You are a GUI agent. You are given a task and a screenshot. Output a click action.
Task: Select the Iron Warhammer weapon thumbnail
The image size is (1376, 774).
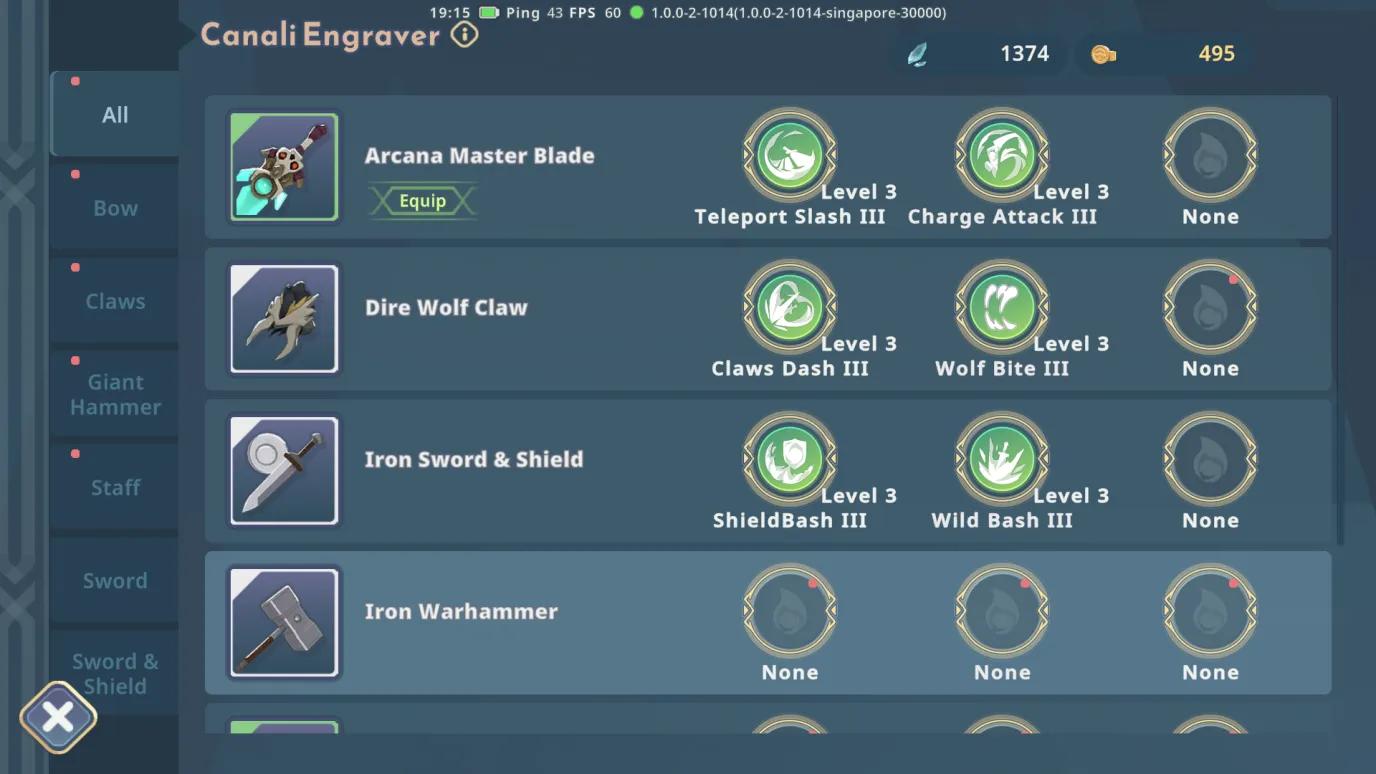pyautogui.click(x=284, y=623)
